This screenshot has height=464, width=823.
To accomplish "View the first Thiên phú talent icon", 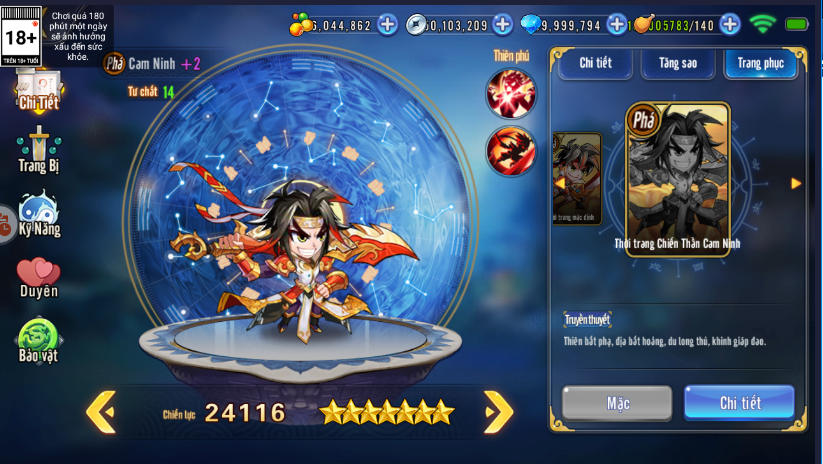I will (x=511, y=93).
